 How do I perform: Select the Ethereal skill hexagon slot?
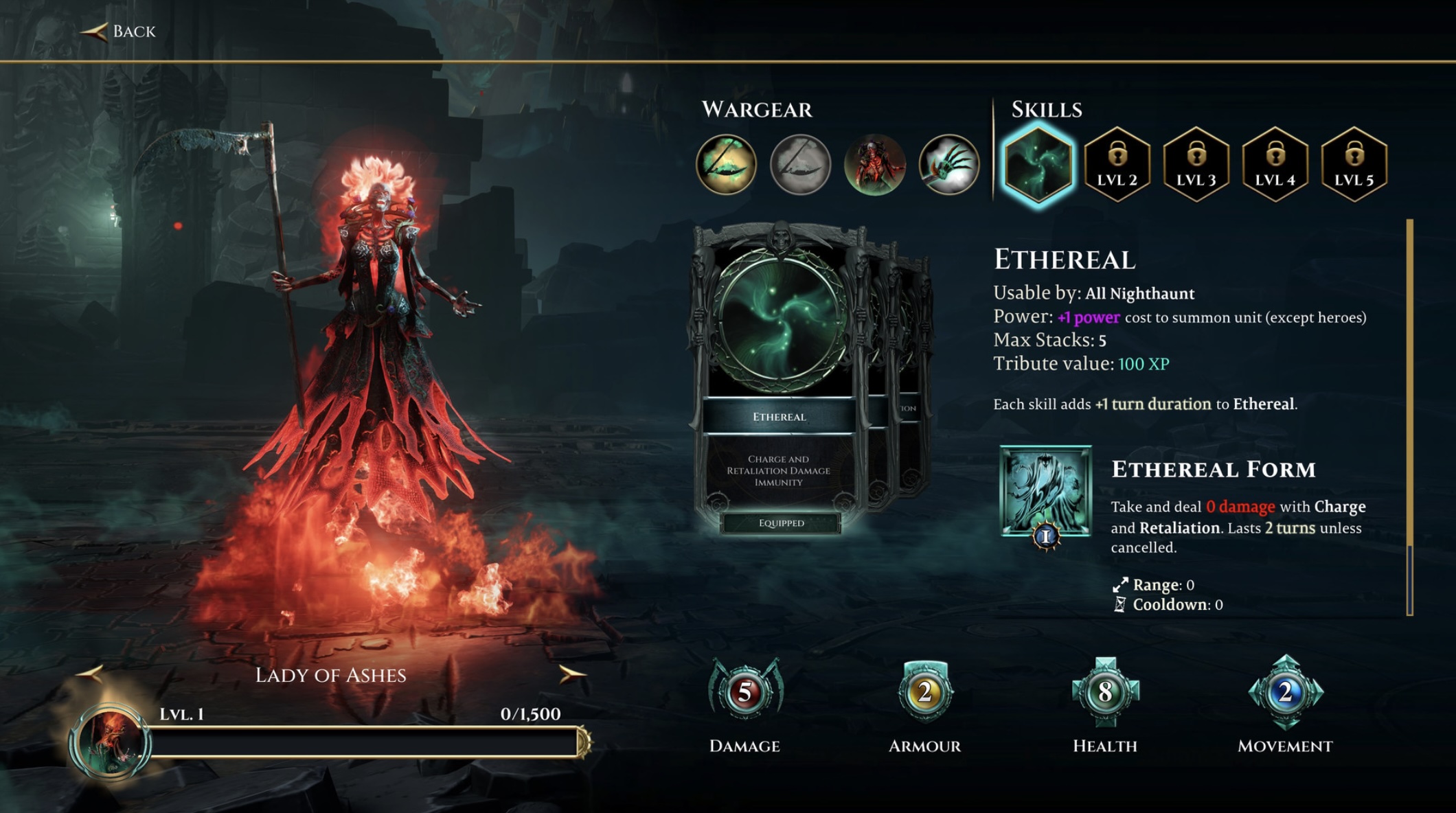click(1038, 165)
